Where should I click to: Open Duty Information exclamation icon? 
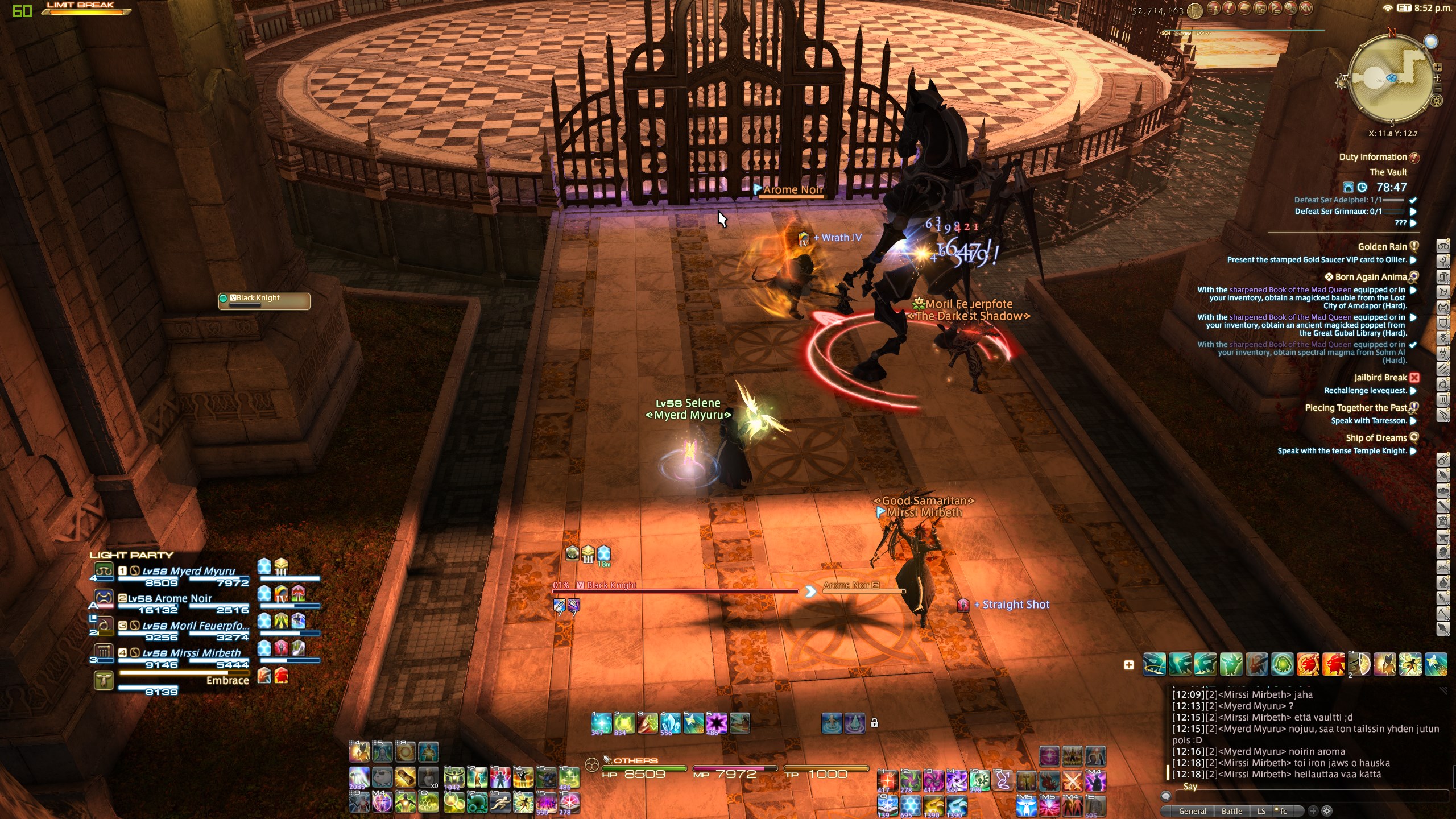pyautogui.click(x=1414, y=158)
